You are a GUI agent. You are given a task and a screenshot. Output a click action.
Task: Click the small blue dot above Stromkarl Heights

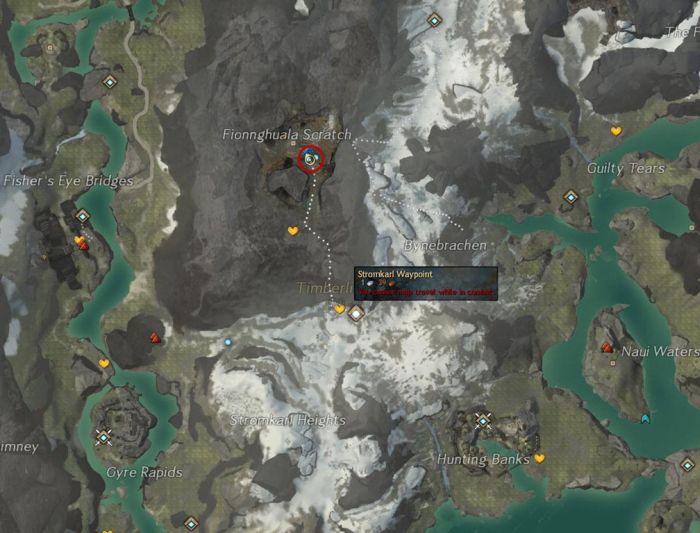pyautogui.click(x=228, y=342)
